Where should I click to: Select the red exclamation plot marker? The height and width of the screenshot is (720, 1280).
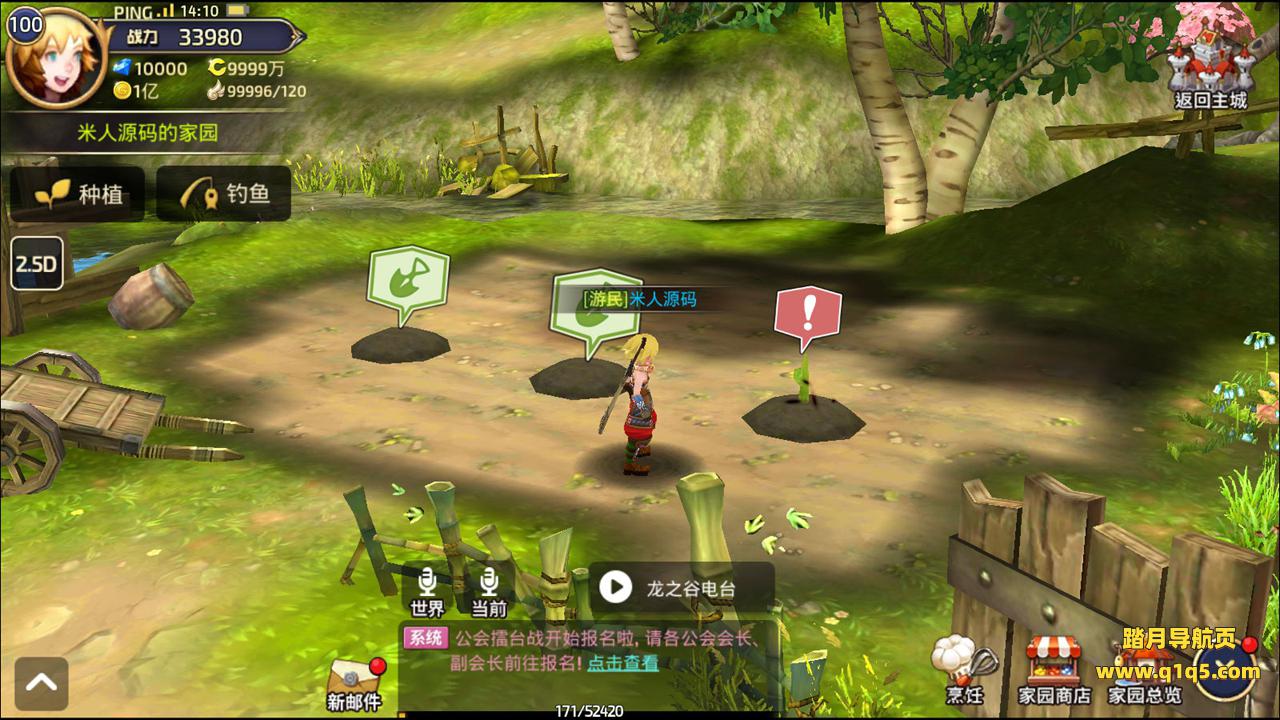coord(807,314)
